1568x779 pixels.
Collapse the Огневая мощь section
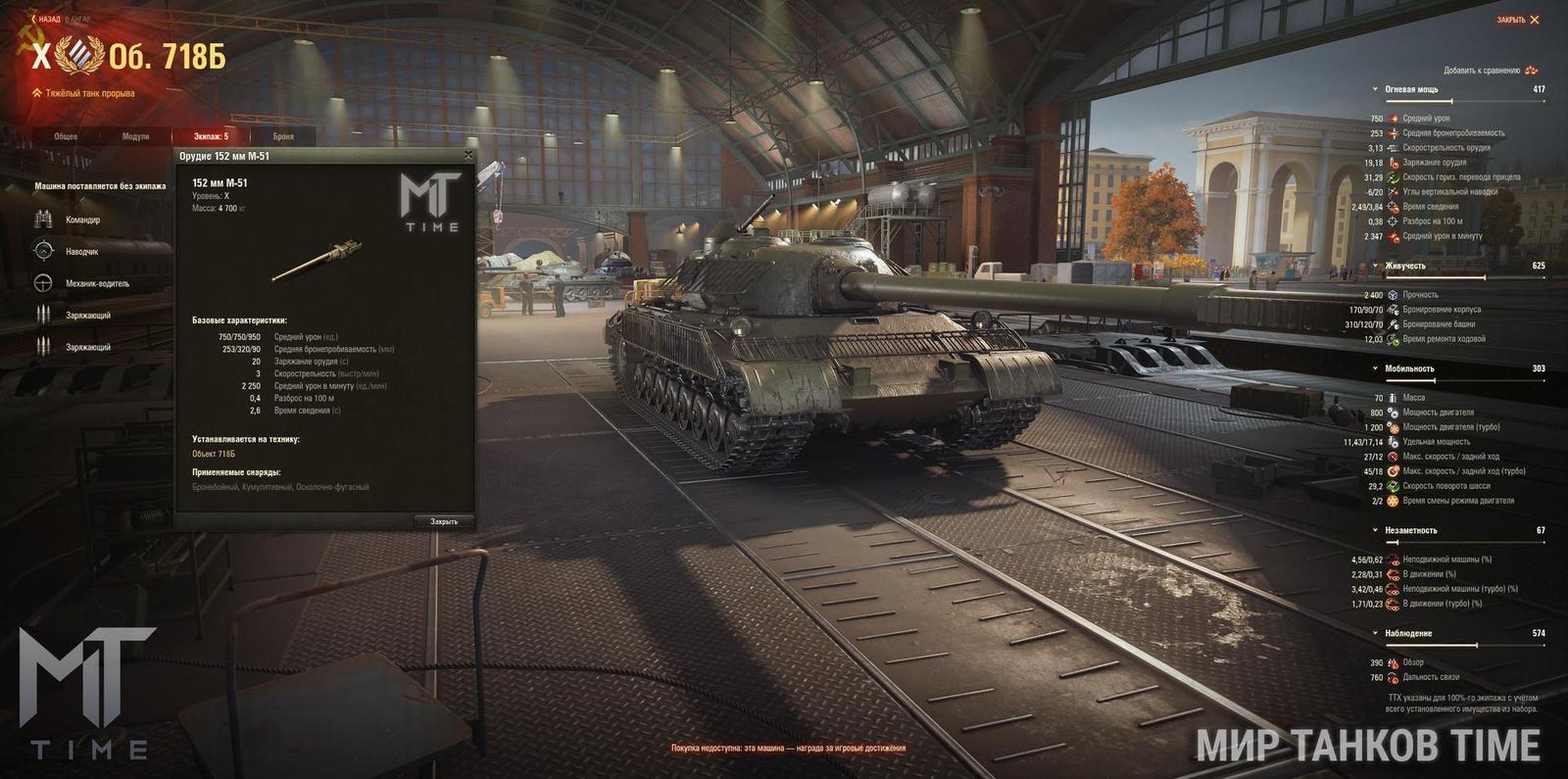1375,89
